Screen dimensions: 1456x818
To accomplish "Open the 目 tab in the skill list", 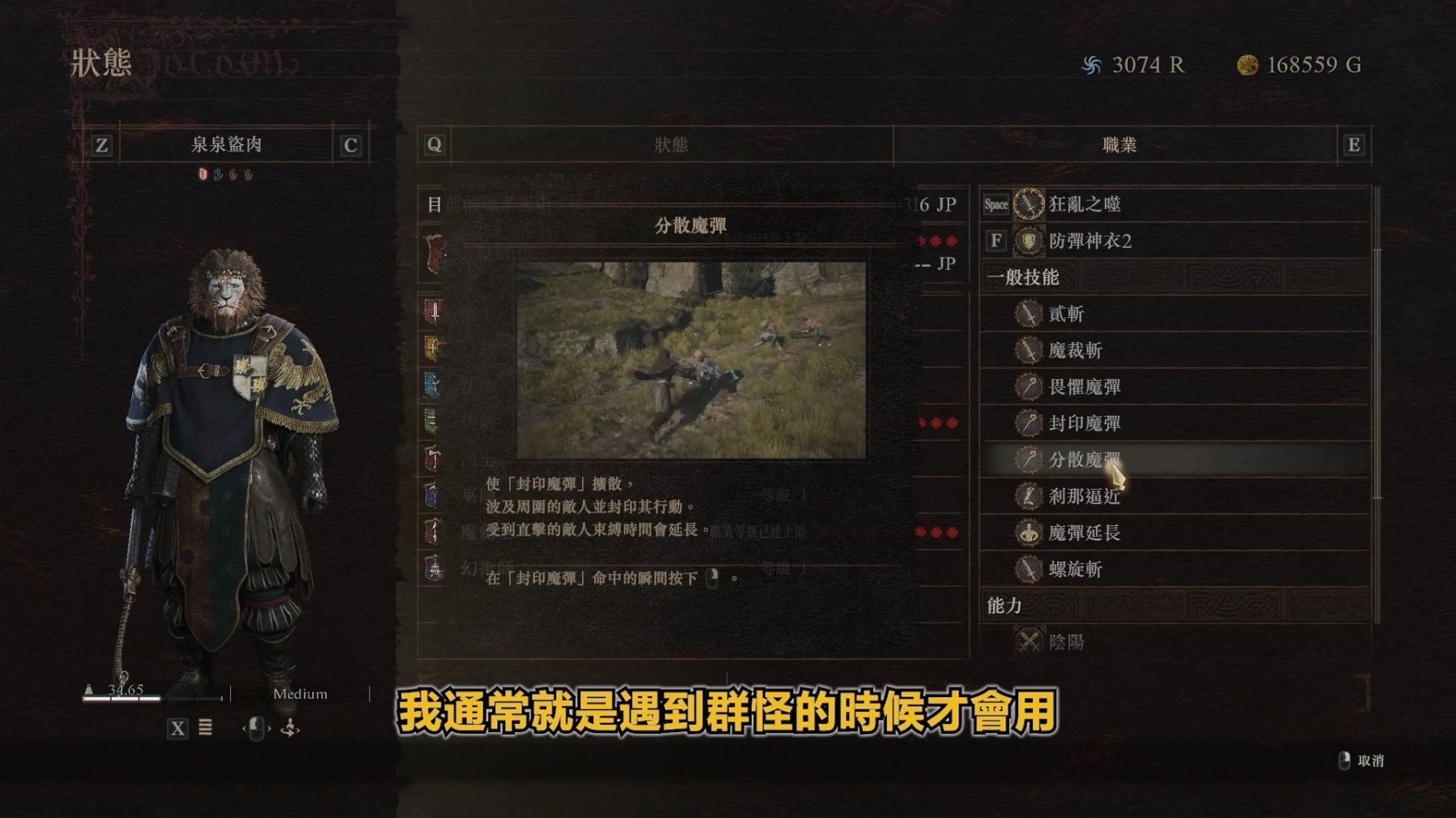I will click(436, 205).
